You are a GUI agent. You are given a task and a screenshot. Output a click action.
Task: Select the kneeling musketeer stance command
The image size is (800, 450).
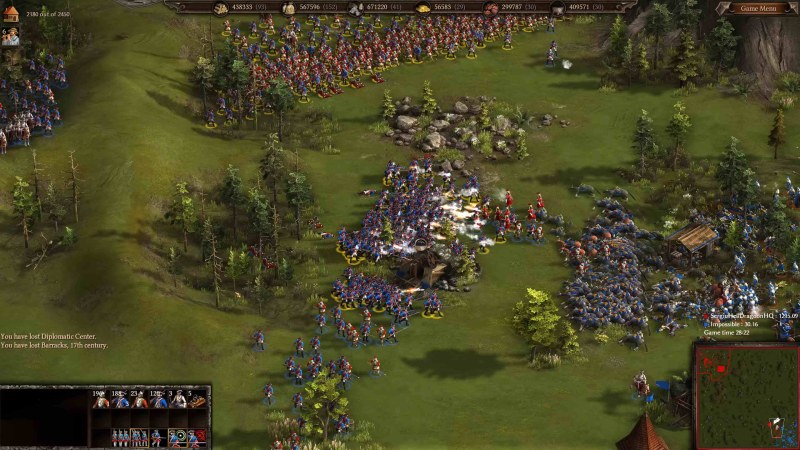158,437
